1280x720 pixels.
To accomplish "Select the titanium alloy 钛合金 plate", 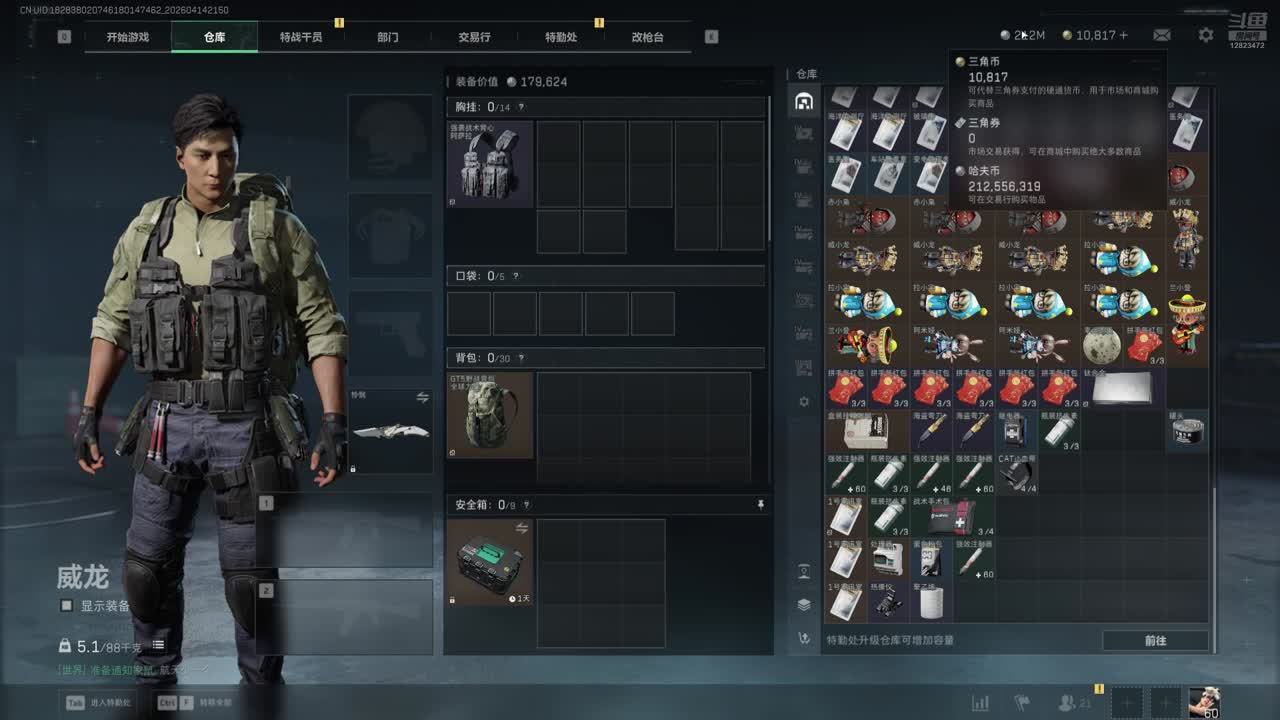I will tap(1122, 387).
